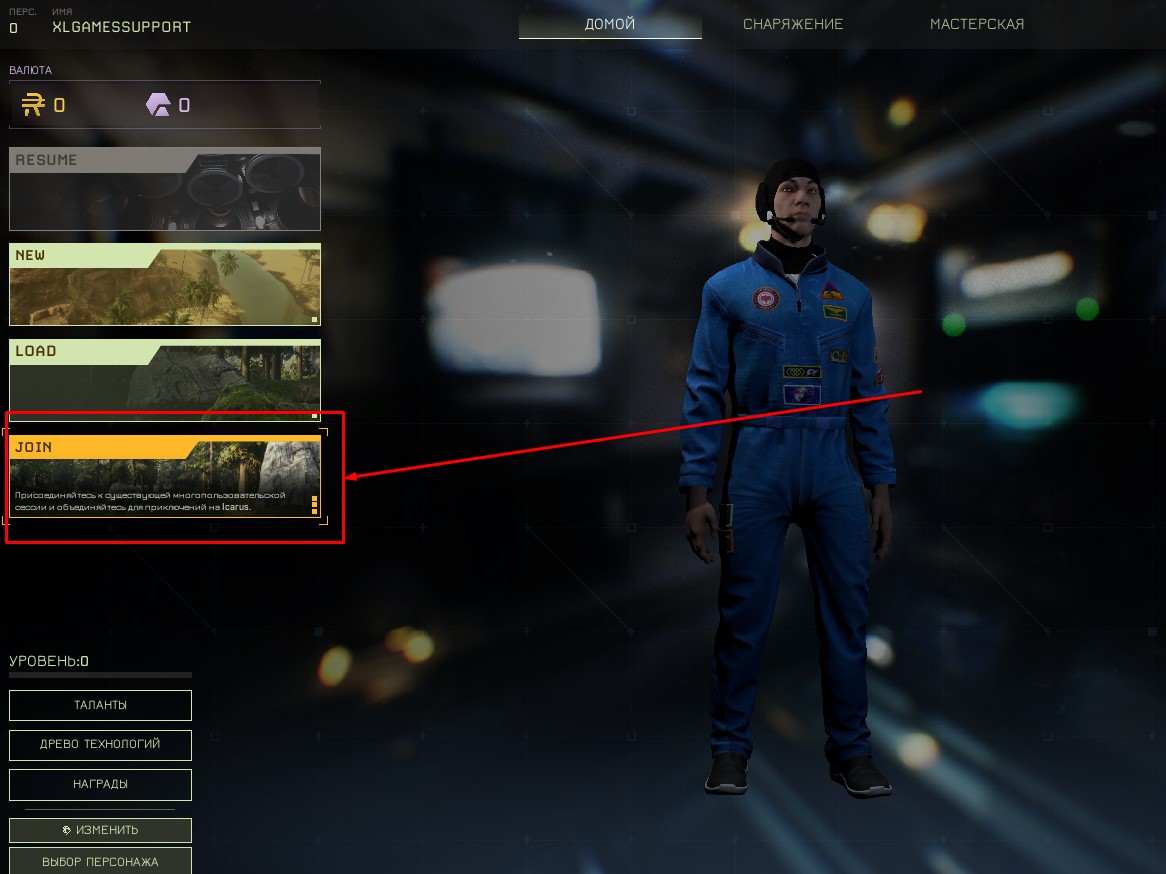Open the ТАЛАНТЫ screen
This screenshot has height=874, width=1166.
(x=100, y=705)
